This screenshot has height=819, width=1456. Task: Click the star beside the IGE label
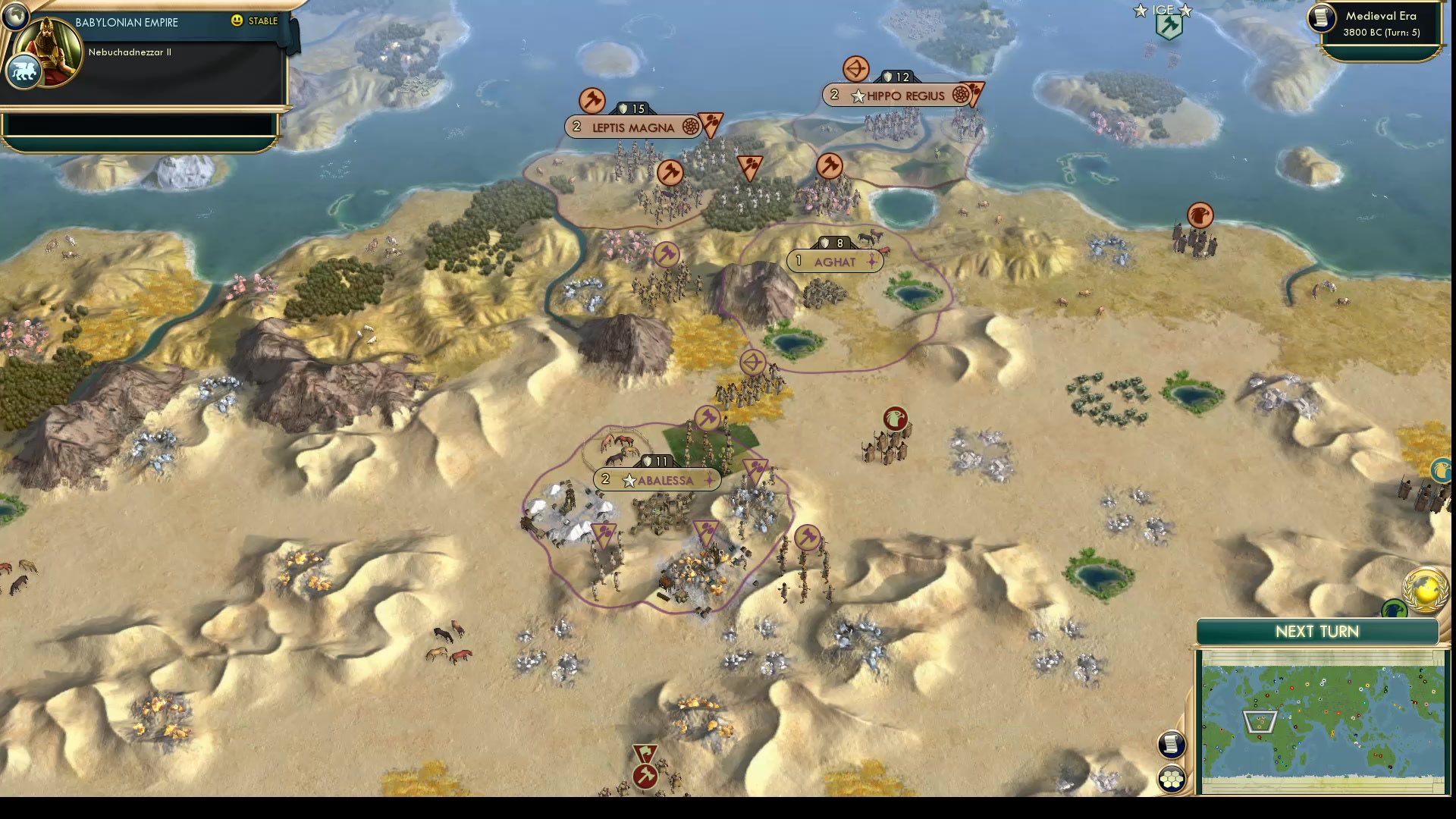(1141, 10)
